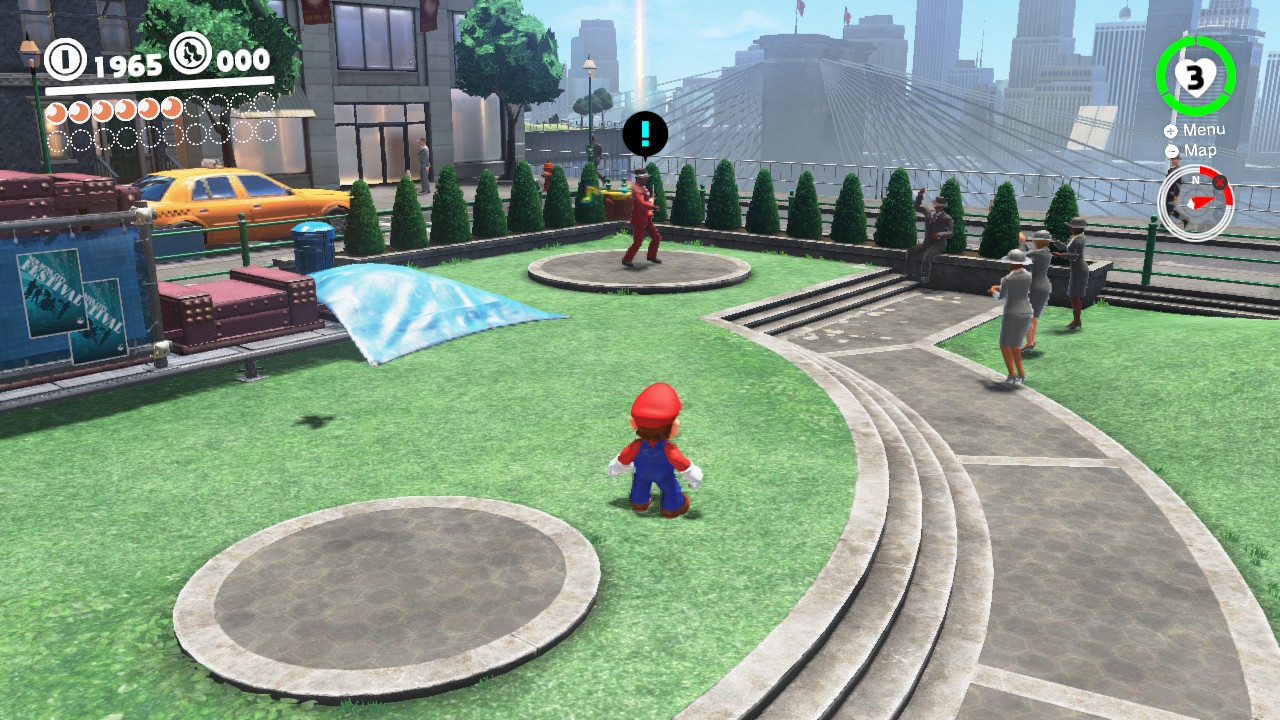Click the red X checkpoint marker on the minimap
Image resolution: width=1280 pixels, height=720 pixels.
tap(1219, 182)
